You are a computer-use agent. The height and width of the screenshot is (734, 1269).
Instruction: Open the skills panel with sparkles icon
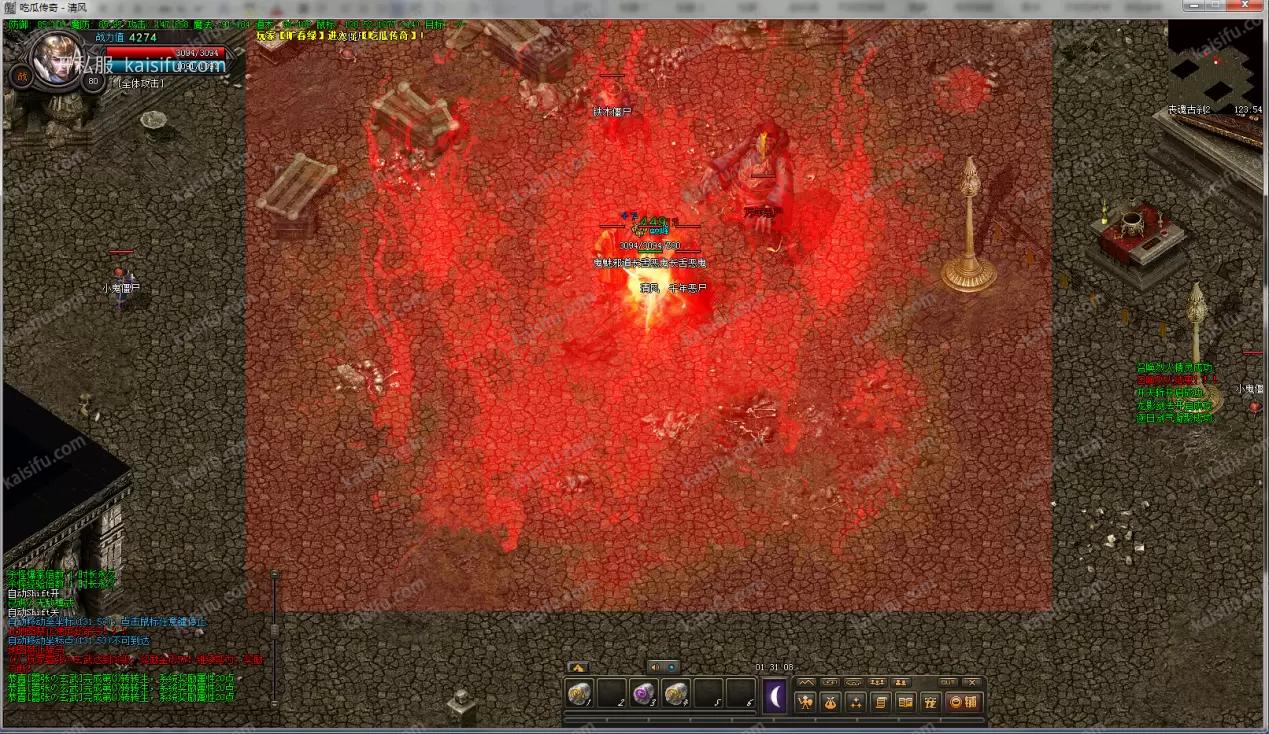coord(855,702)
